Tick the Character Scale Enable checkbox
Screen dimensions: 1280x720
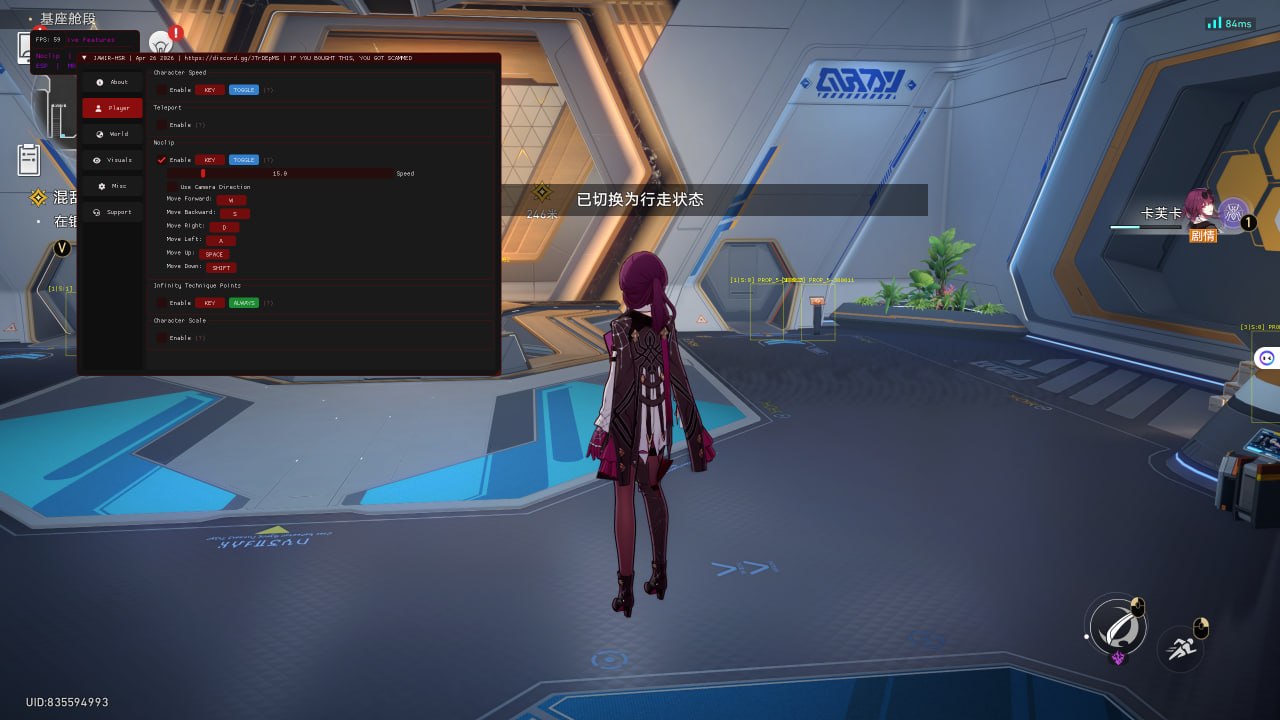pyautogui.click(x=162, y=338)
